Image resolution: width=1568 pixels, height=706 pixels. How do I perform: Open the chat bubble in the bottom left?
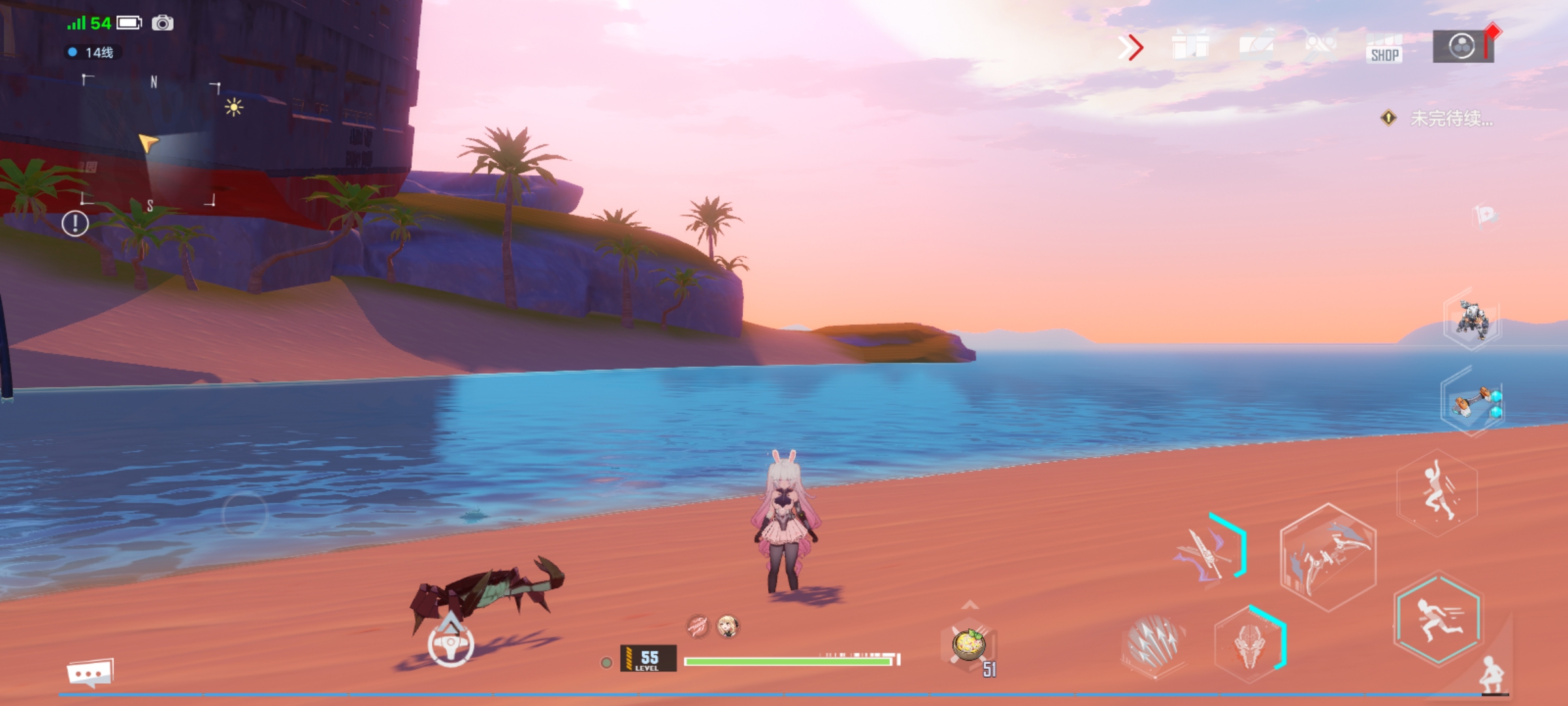[90, 671]
